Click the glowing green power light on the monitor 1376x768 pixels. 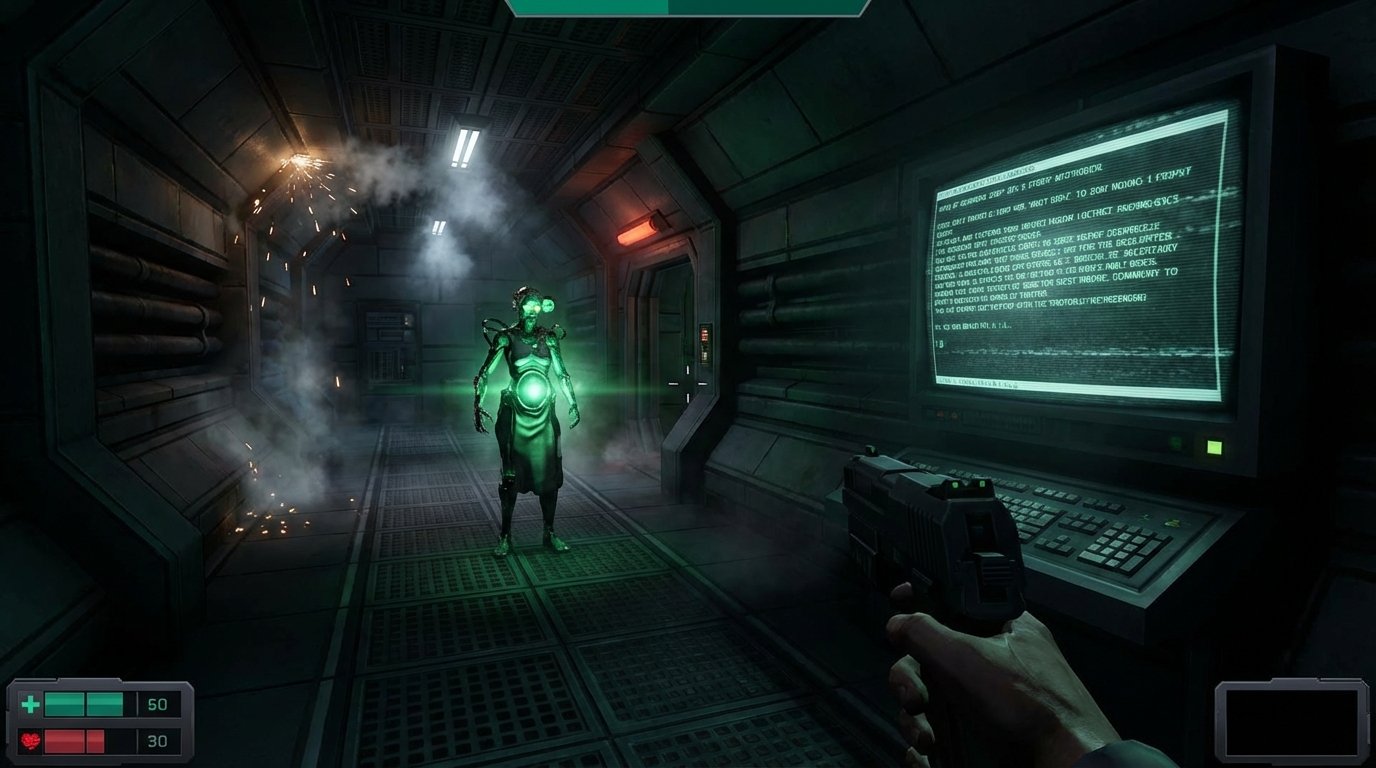coord(1215,446)
